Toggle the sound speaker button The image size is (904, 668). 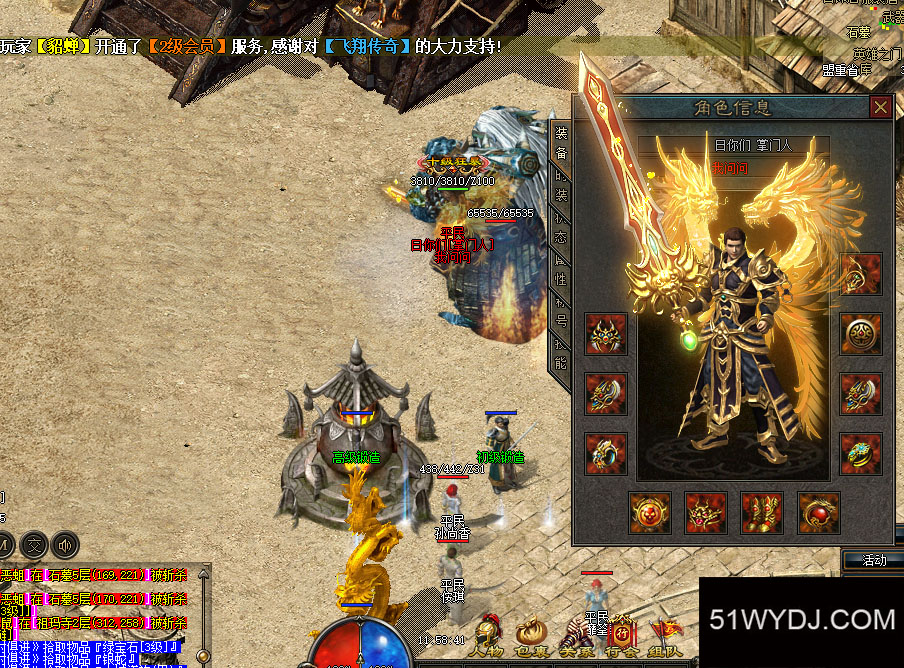tap(66, 545)
